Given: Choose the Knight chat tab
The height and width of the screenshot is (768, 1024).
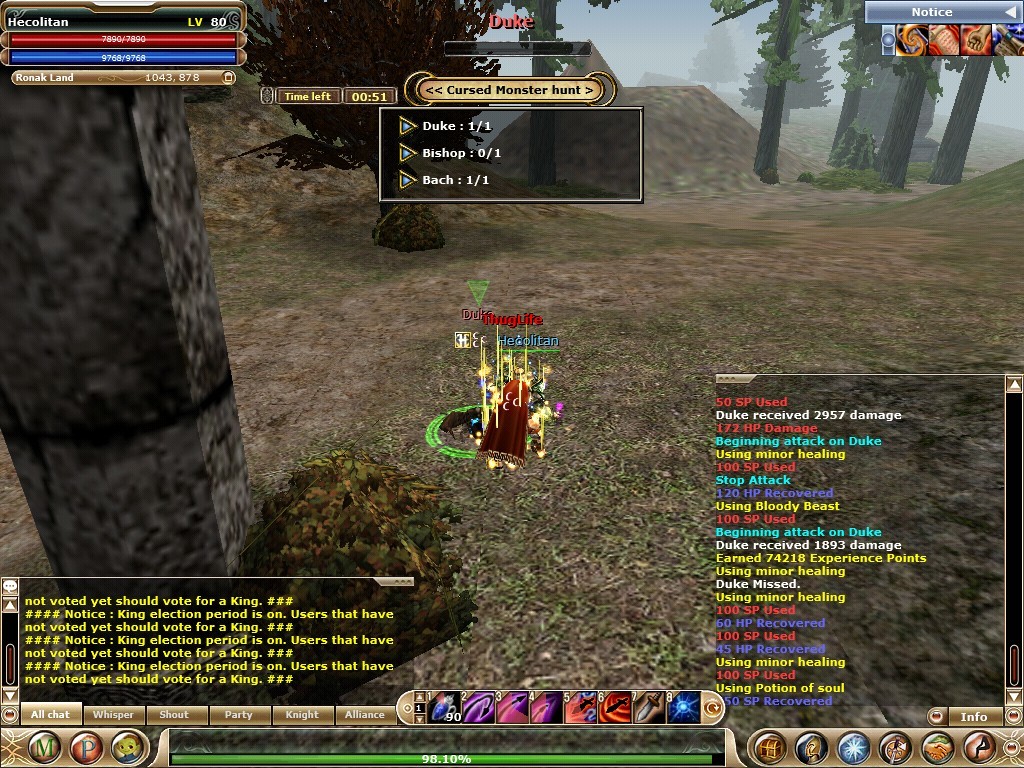Looking at the screenshot, I should tap(301, 714).
